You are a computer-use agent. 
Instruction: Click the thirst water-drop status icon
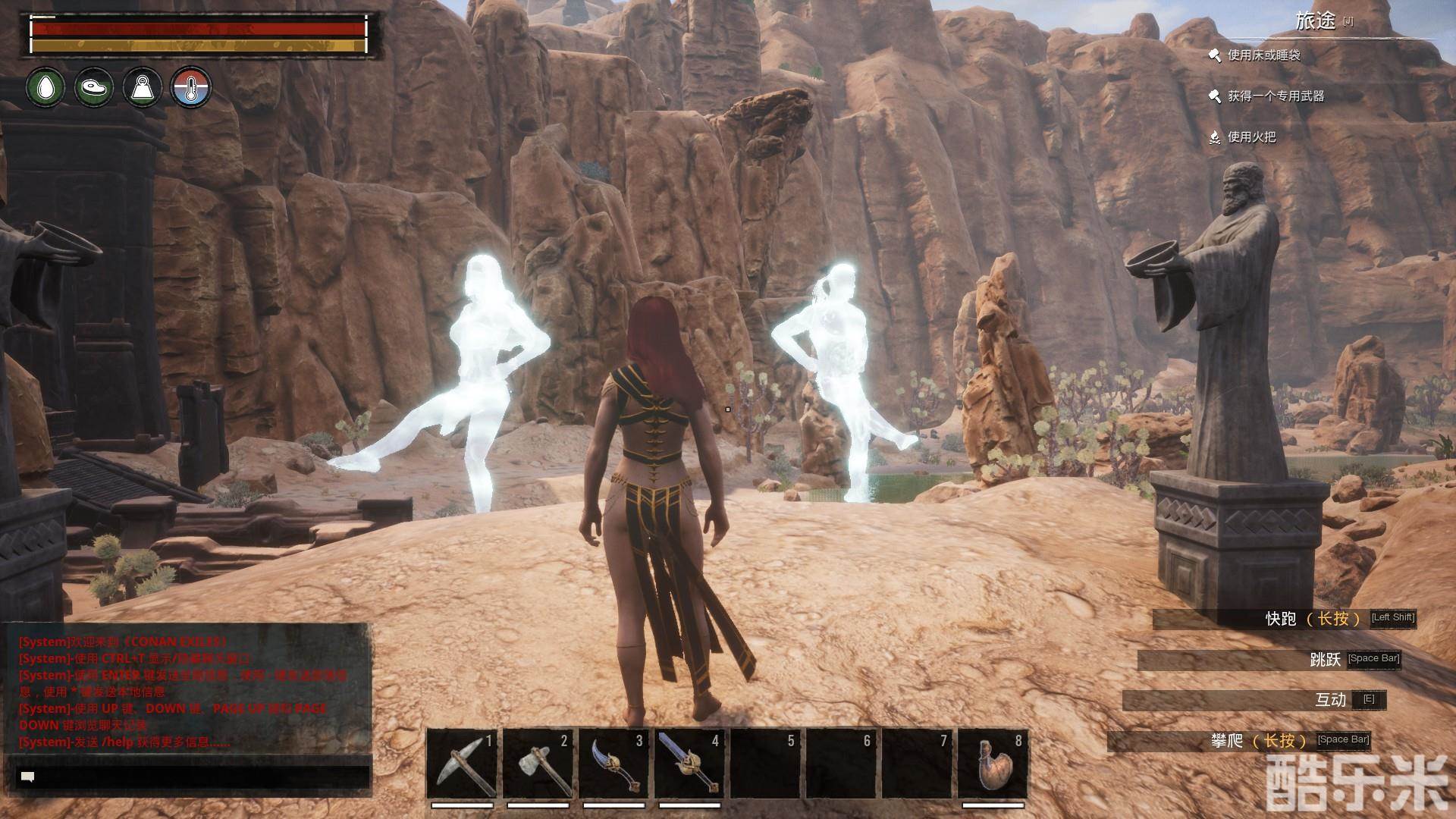(45, 87)
